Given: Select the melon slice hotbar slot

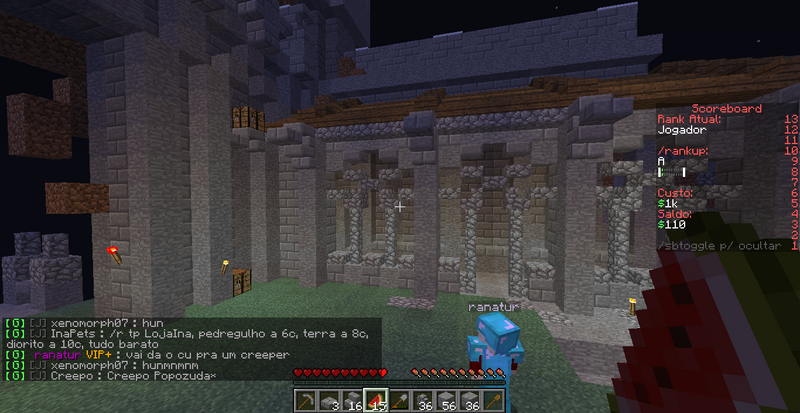Looking at the screenshot, I should pyautogui.click(x=376, y=399).
